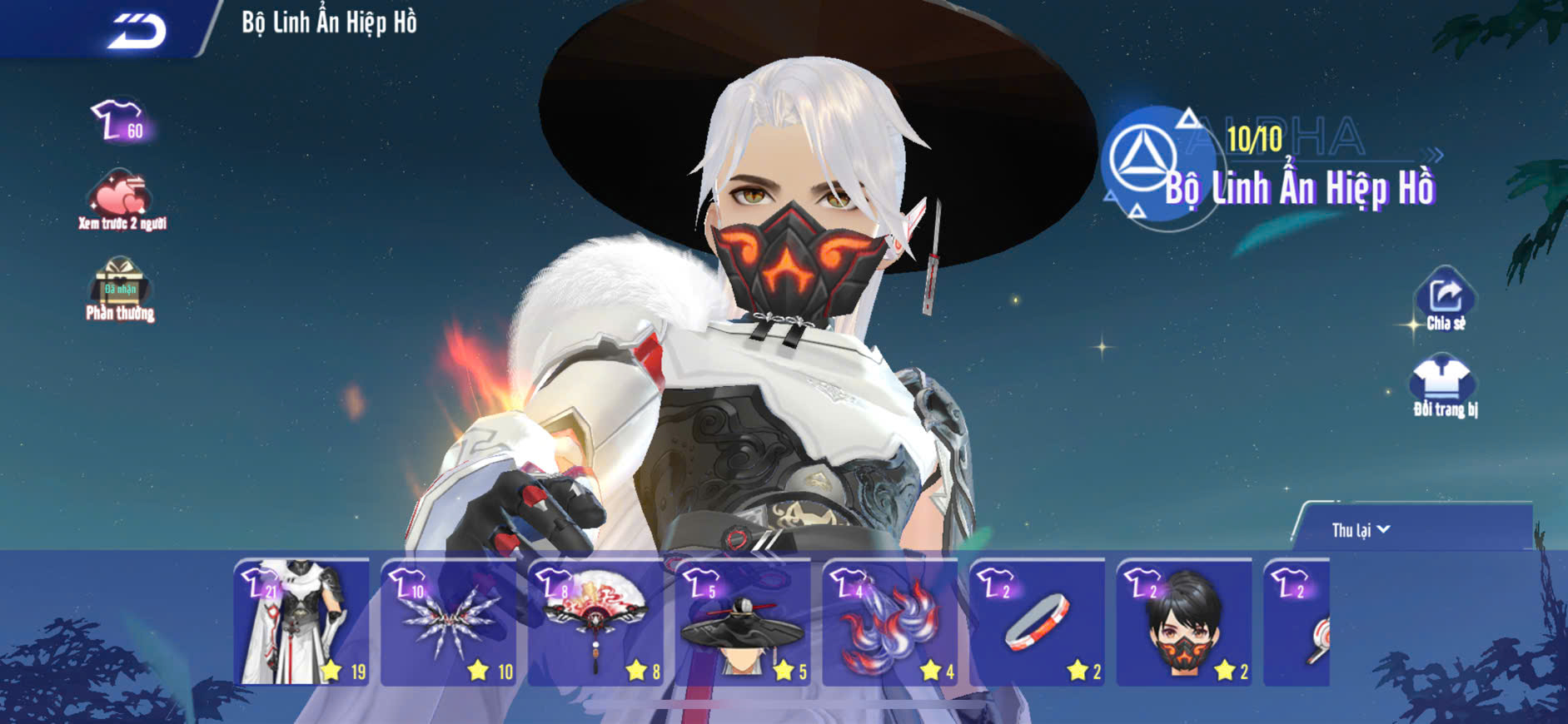Select the black conical hat slot

[x=743, y=622]
